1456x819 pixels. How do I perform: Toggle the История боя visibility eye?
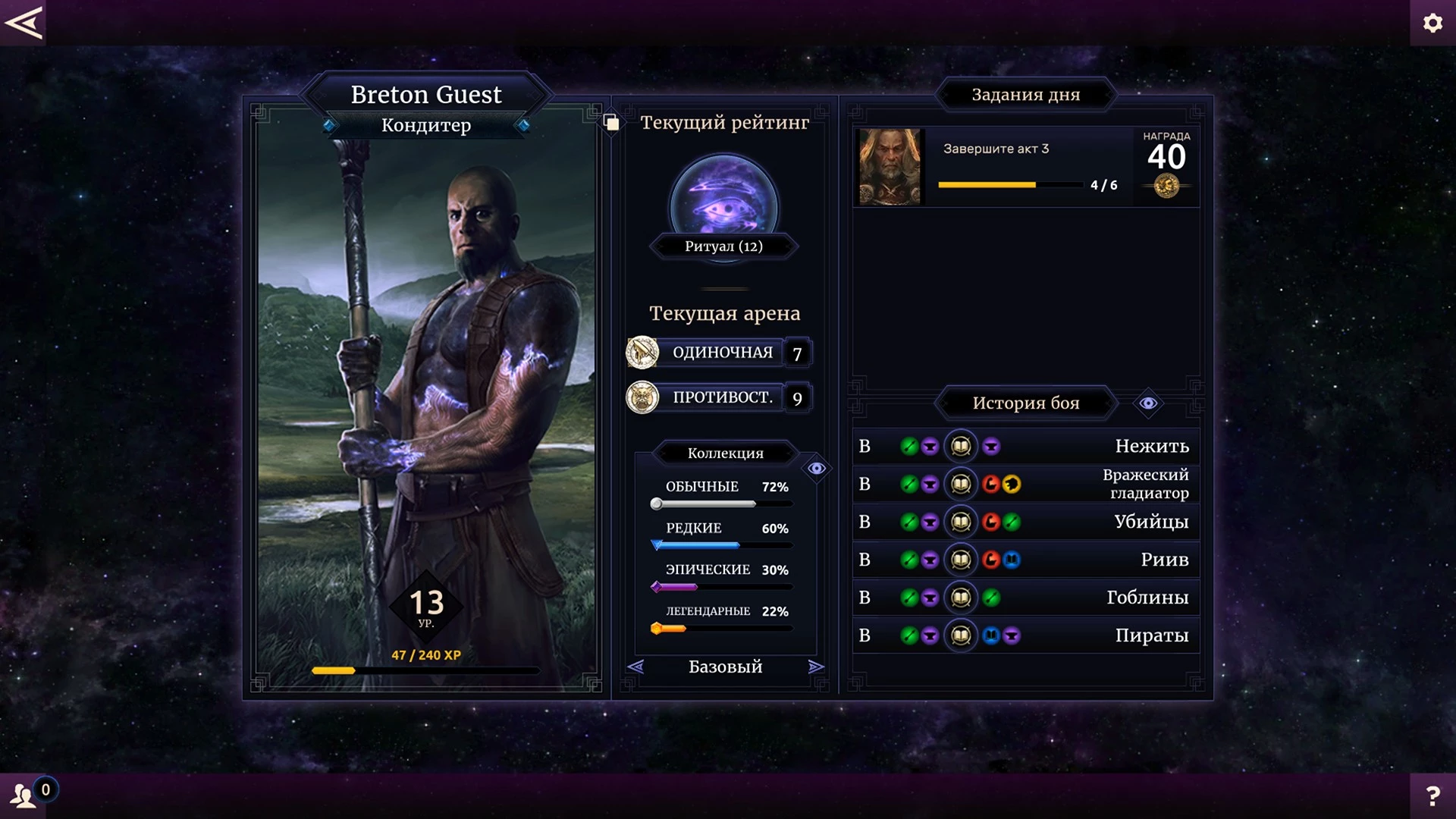1148,403
